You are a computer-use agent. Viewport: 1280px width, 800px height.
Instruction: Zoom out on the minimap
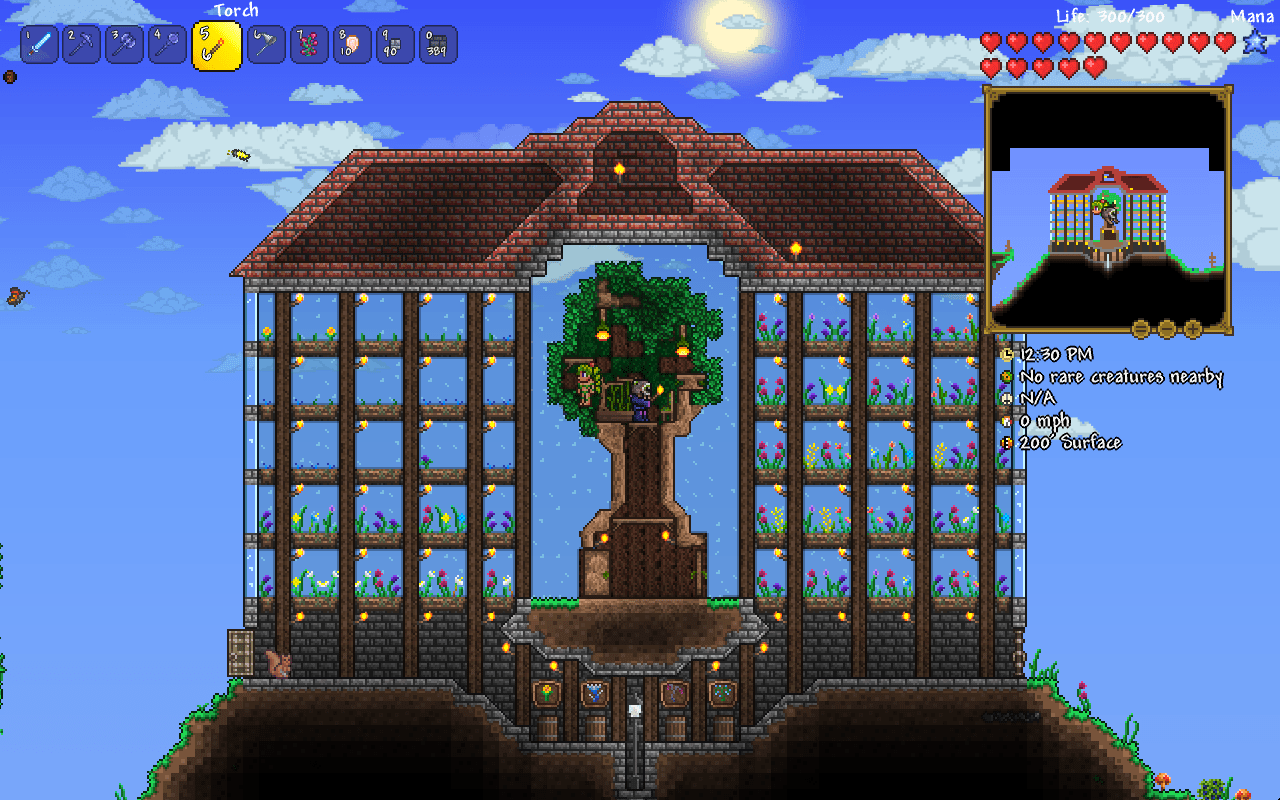[x=1166, y=328]
